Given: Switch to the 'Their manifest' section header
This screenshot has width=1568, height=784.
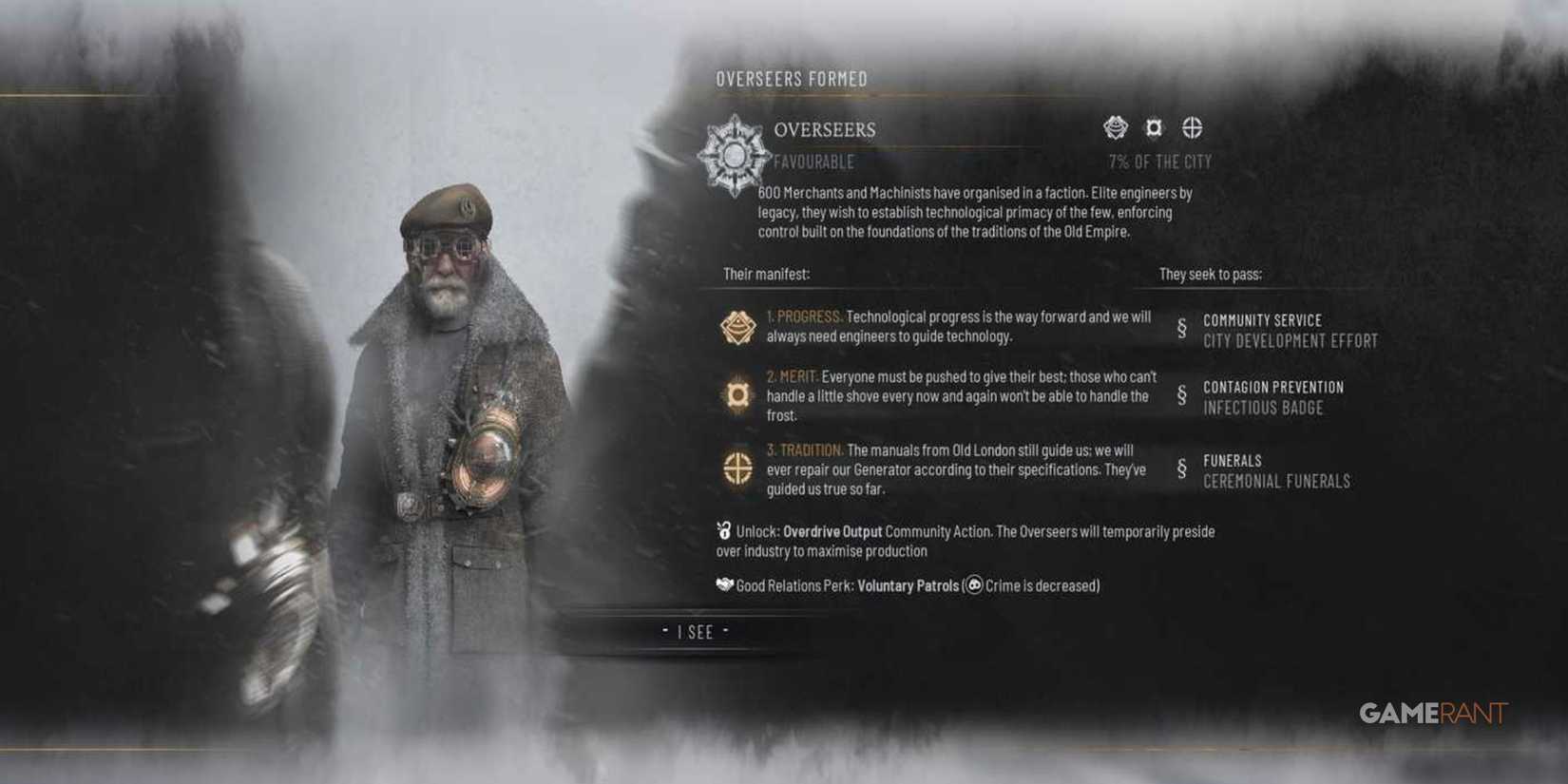Looking at the screenshot, I should click(766, 273).
